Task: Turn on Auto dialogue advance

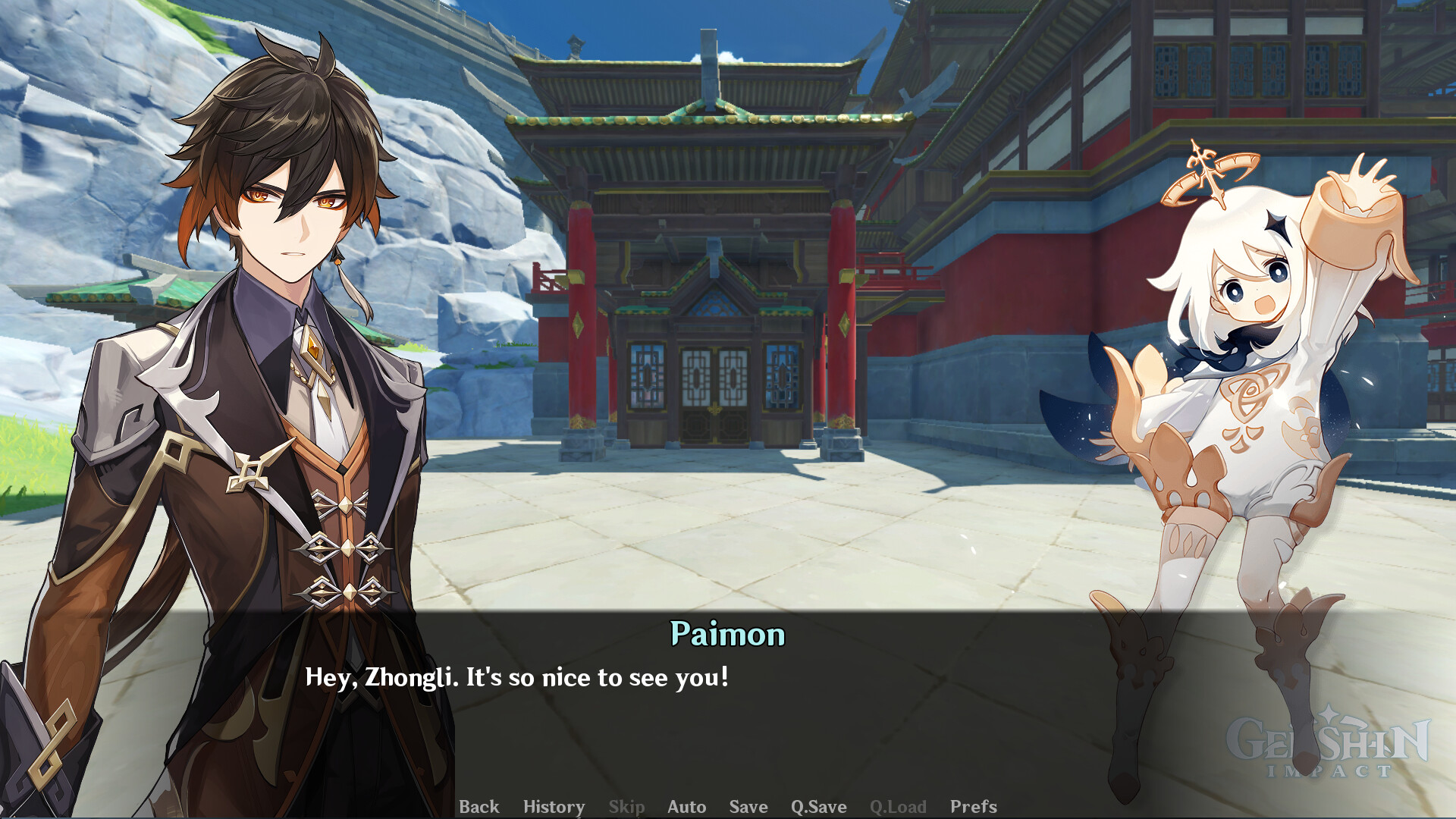Action: (x=686, y=807)
